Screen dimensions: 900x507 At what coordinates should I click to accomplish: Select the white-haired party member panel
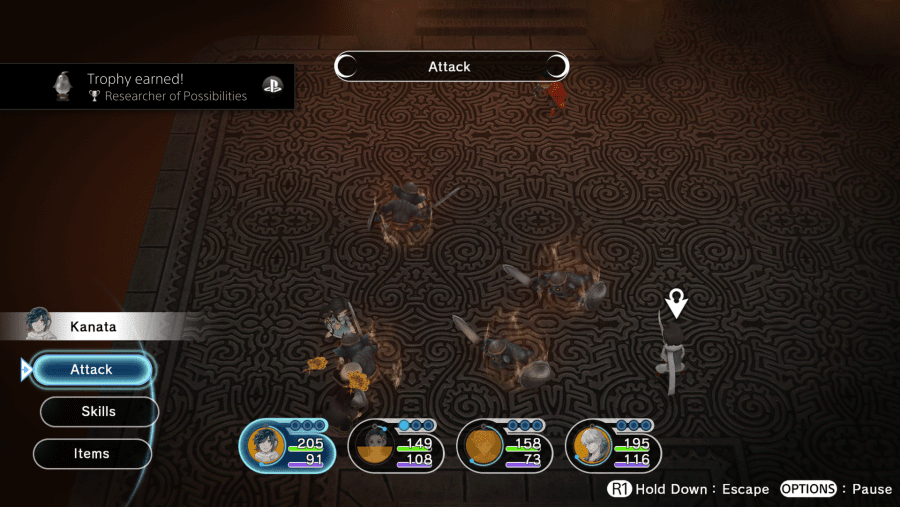pos(613,446)
